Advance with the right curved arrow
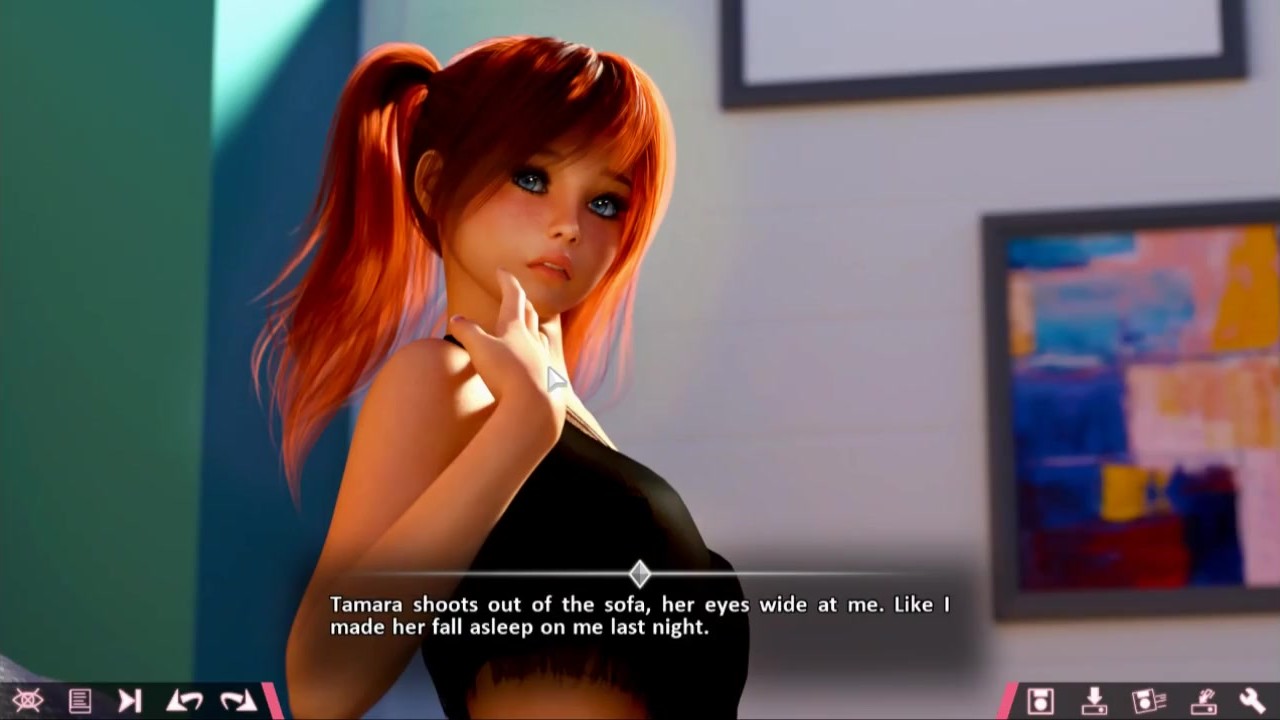The width and height of the screenshot is (1280, 720). tap(238, 700)
